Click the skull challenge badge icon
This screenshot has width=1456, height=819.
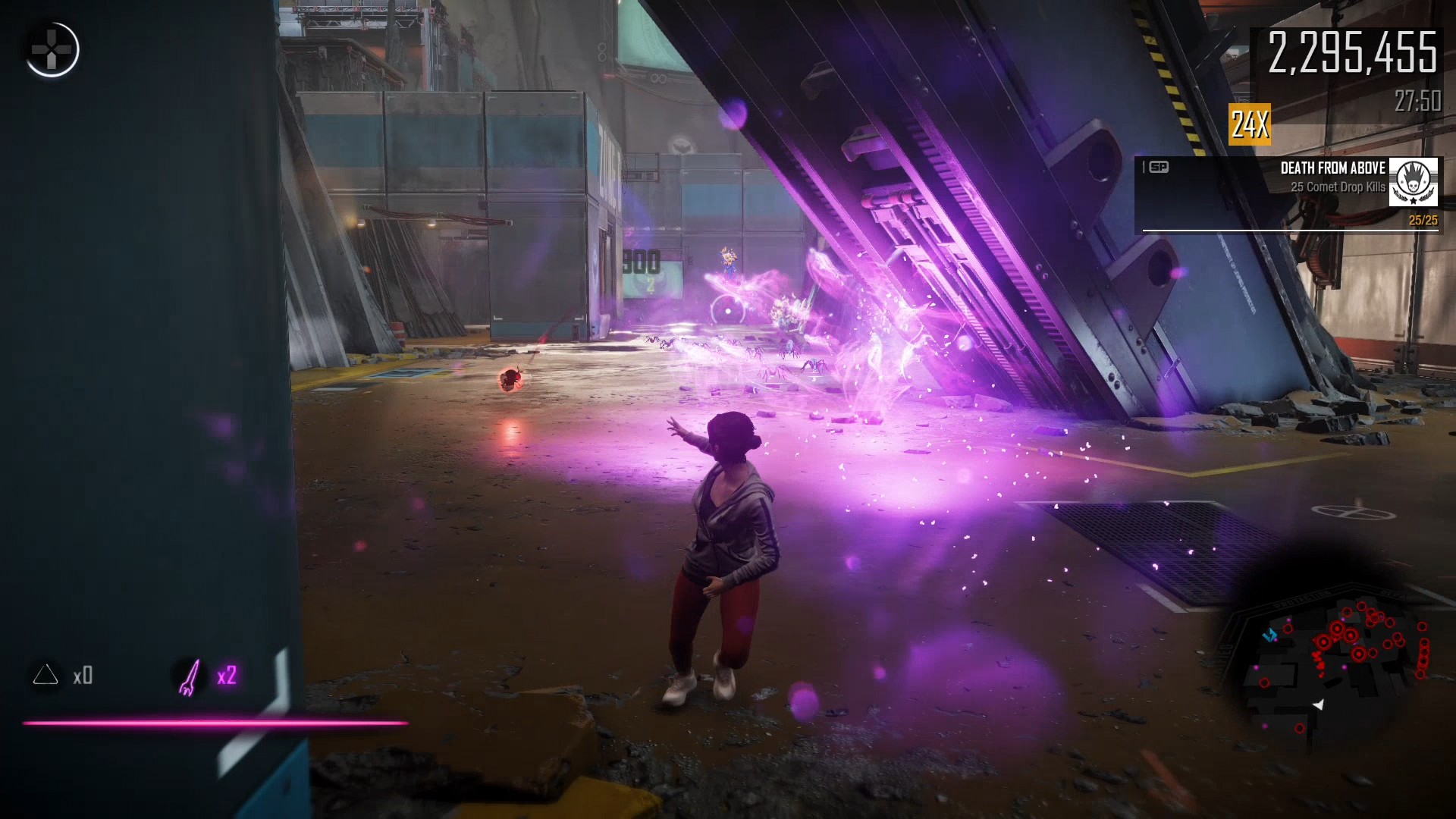(1413, 183)
